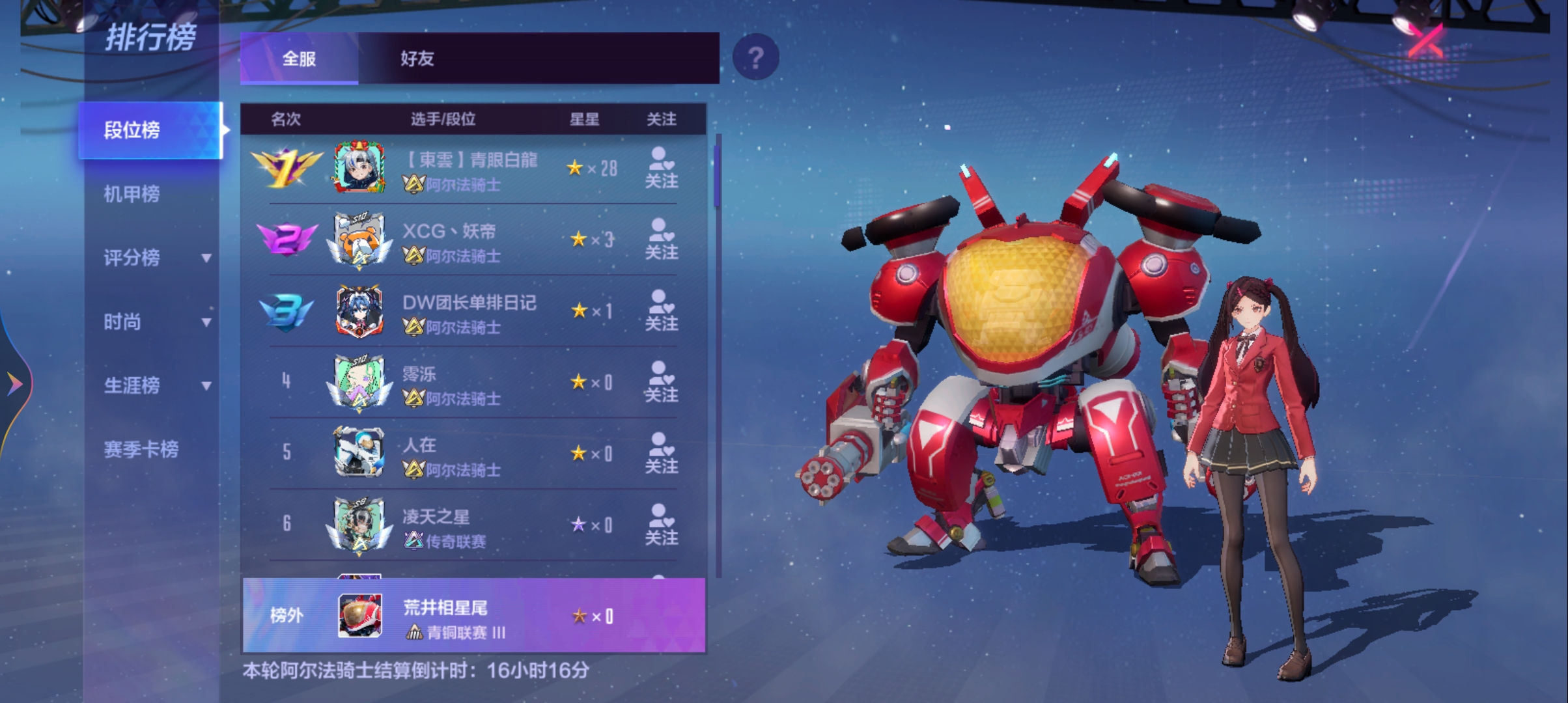Expand the 生涯榜 career category
Image resolution: width=1568 pixels, height=703 pixels.
pyautogui.click(x=156, y=385)
